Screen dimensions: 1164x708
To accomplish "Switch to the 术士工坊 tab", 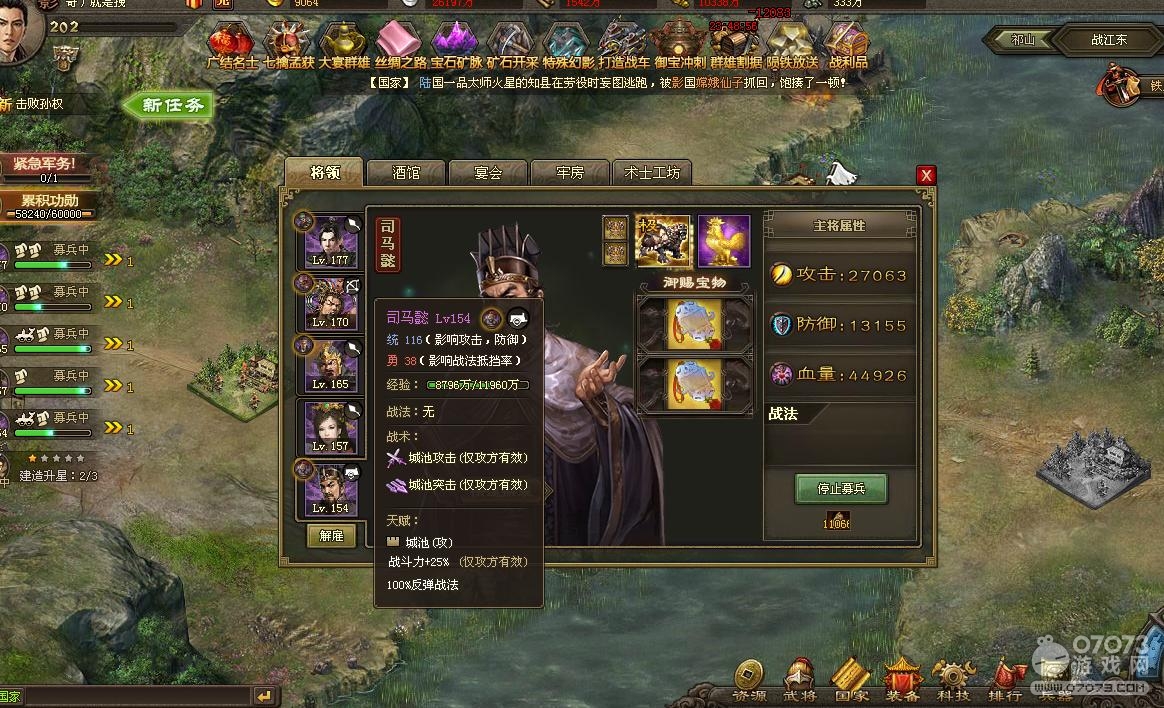I will [x=651, y=173].
